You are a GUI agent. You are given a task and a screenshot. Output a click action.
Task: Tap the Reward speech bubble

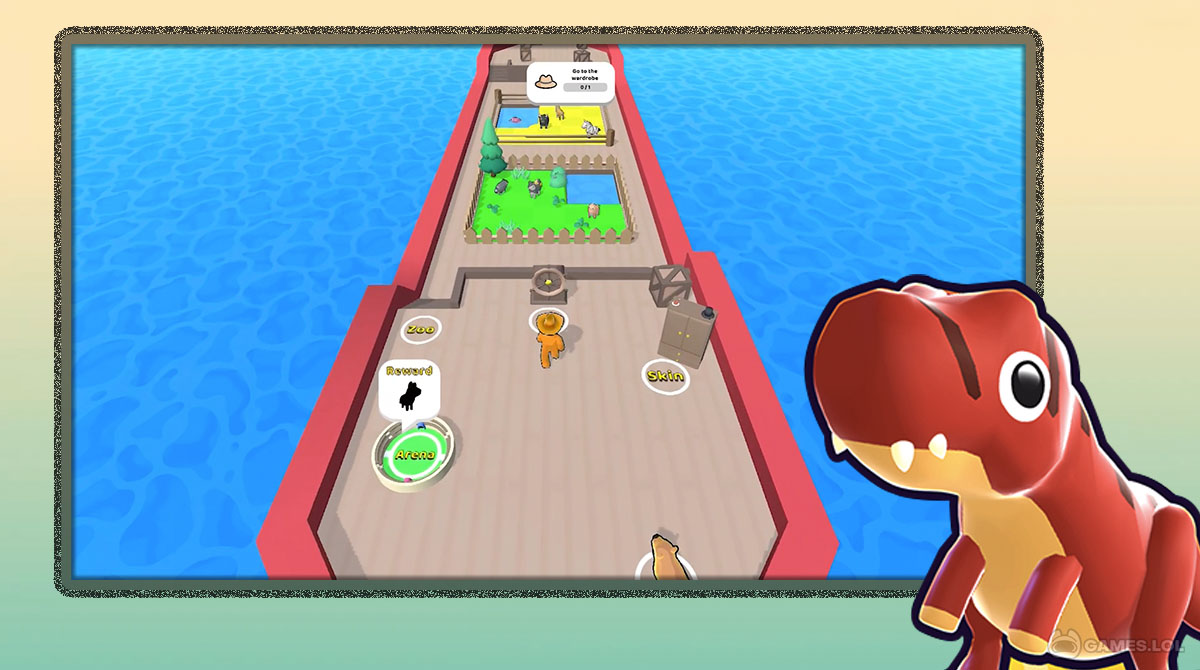408,388
